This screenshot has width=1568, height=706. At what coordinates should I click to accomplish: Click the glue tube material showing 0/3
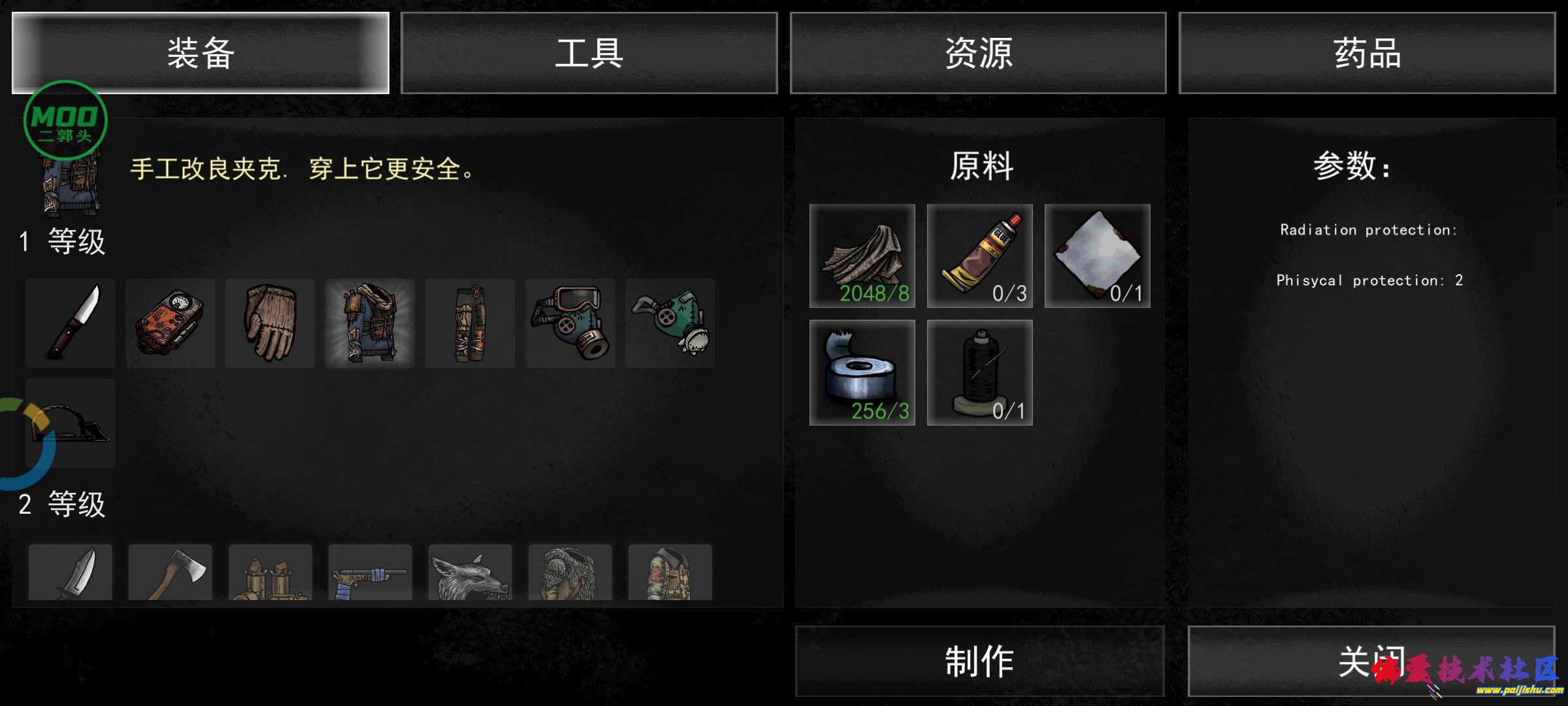pyautogui.click(x=979, y=255)
